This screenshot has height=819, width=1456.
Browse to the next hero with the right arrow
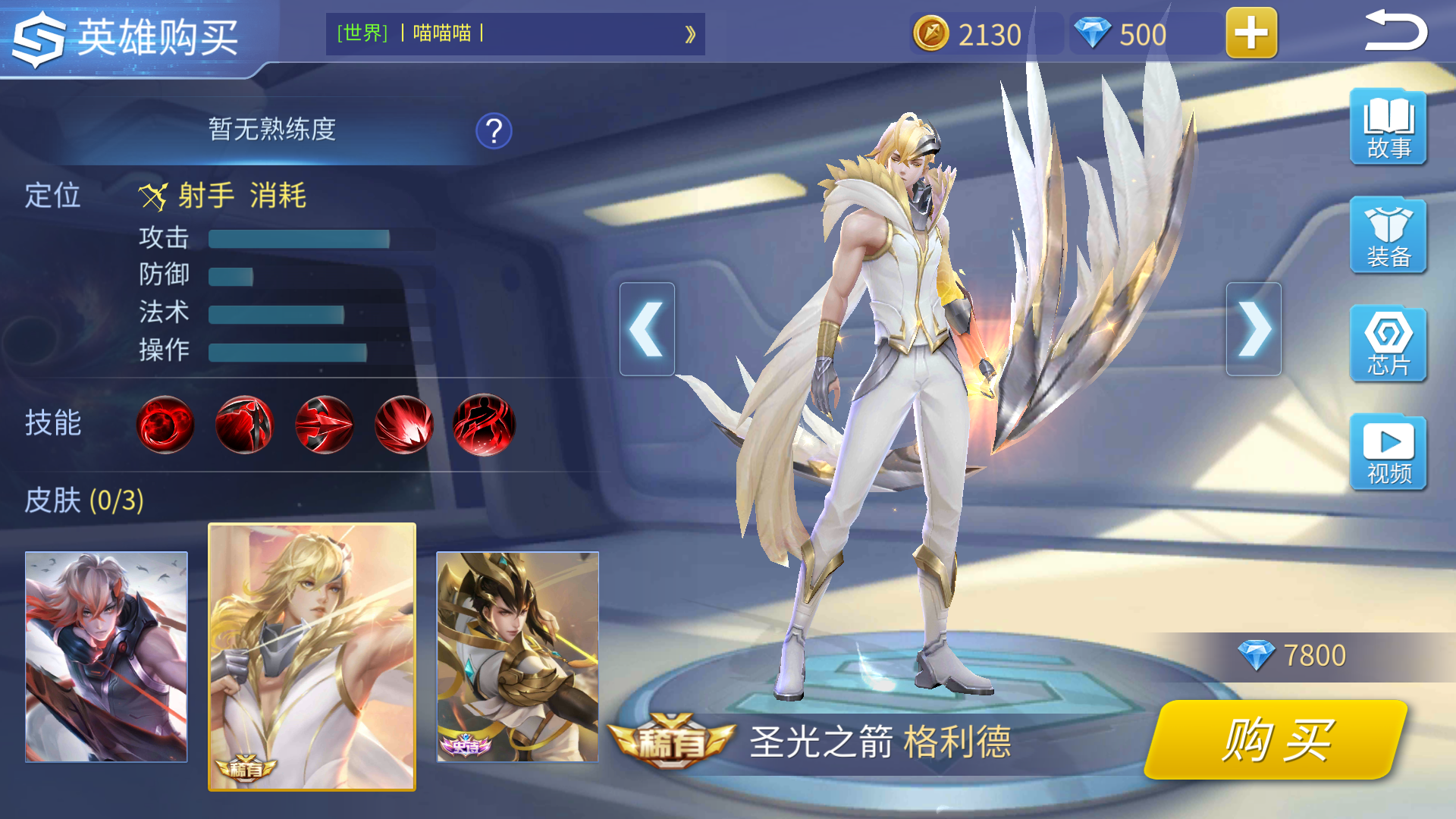point(1257,328)
